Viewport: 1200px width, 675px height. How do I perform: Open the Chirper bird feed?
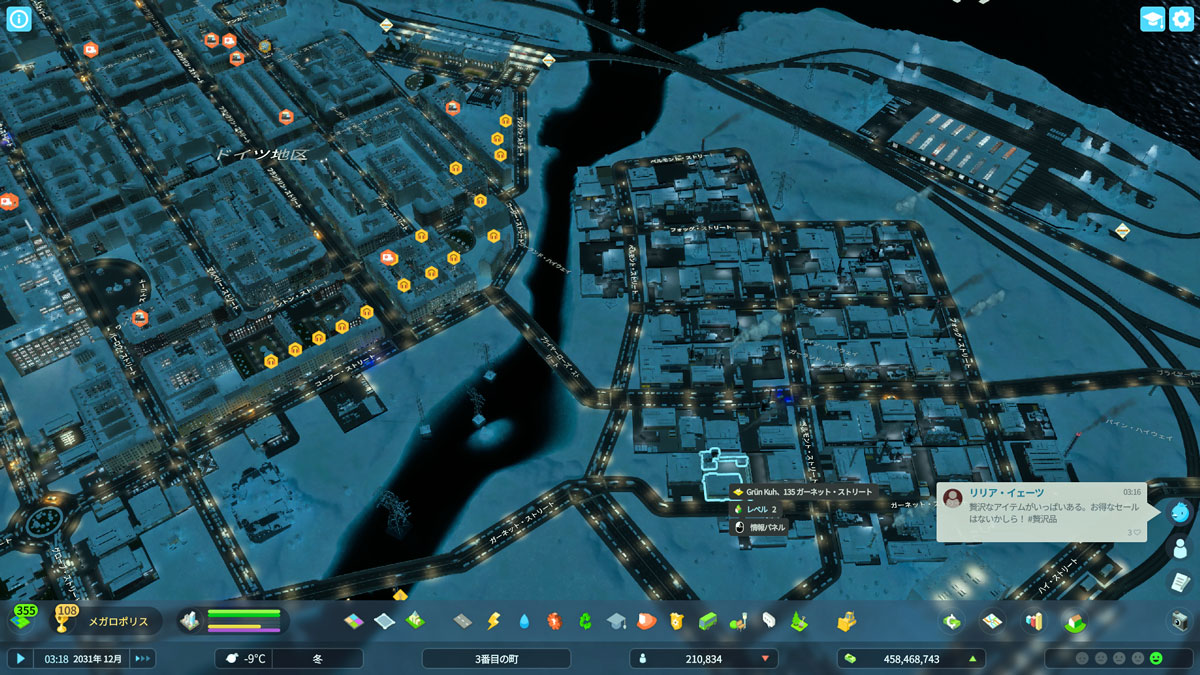coord(1180,512)
